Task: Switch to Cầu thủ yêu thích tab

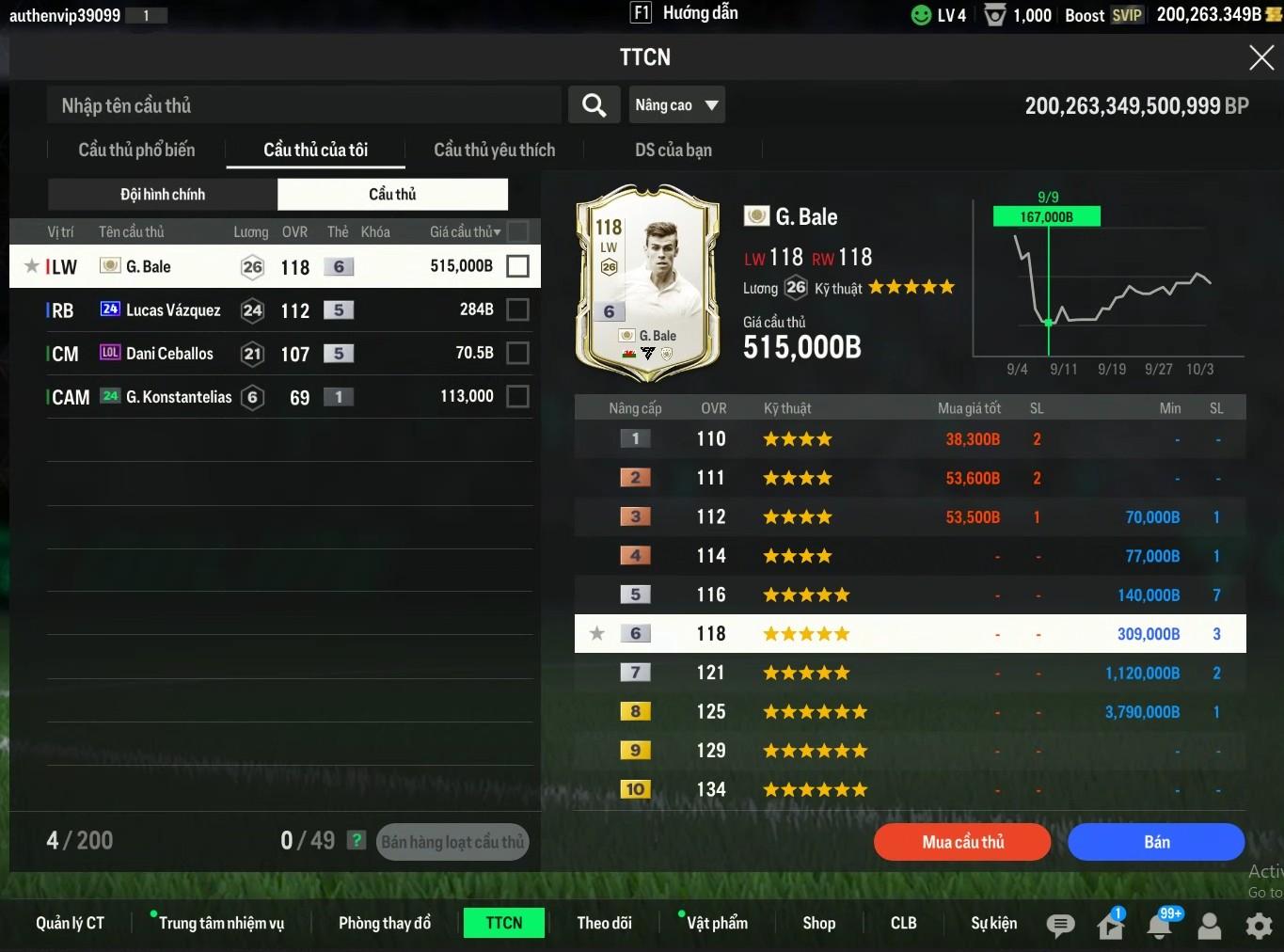Action: 494,151
